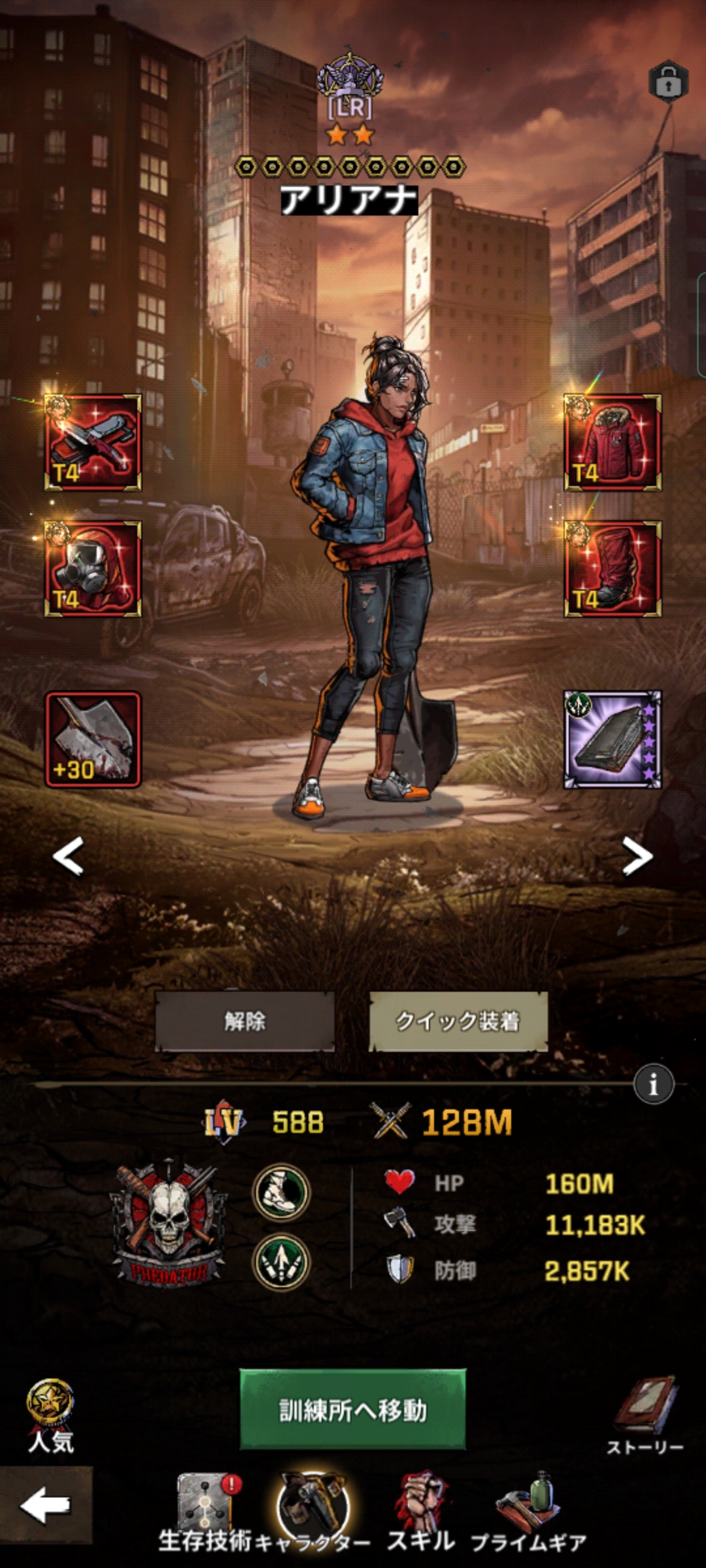The width and height of the screenshot is (706, 1568).
Task: Choose クイック装着 quick equip
Action: coord(458,1021)
